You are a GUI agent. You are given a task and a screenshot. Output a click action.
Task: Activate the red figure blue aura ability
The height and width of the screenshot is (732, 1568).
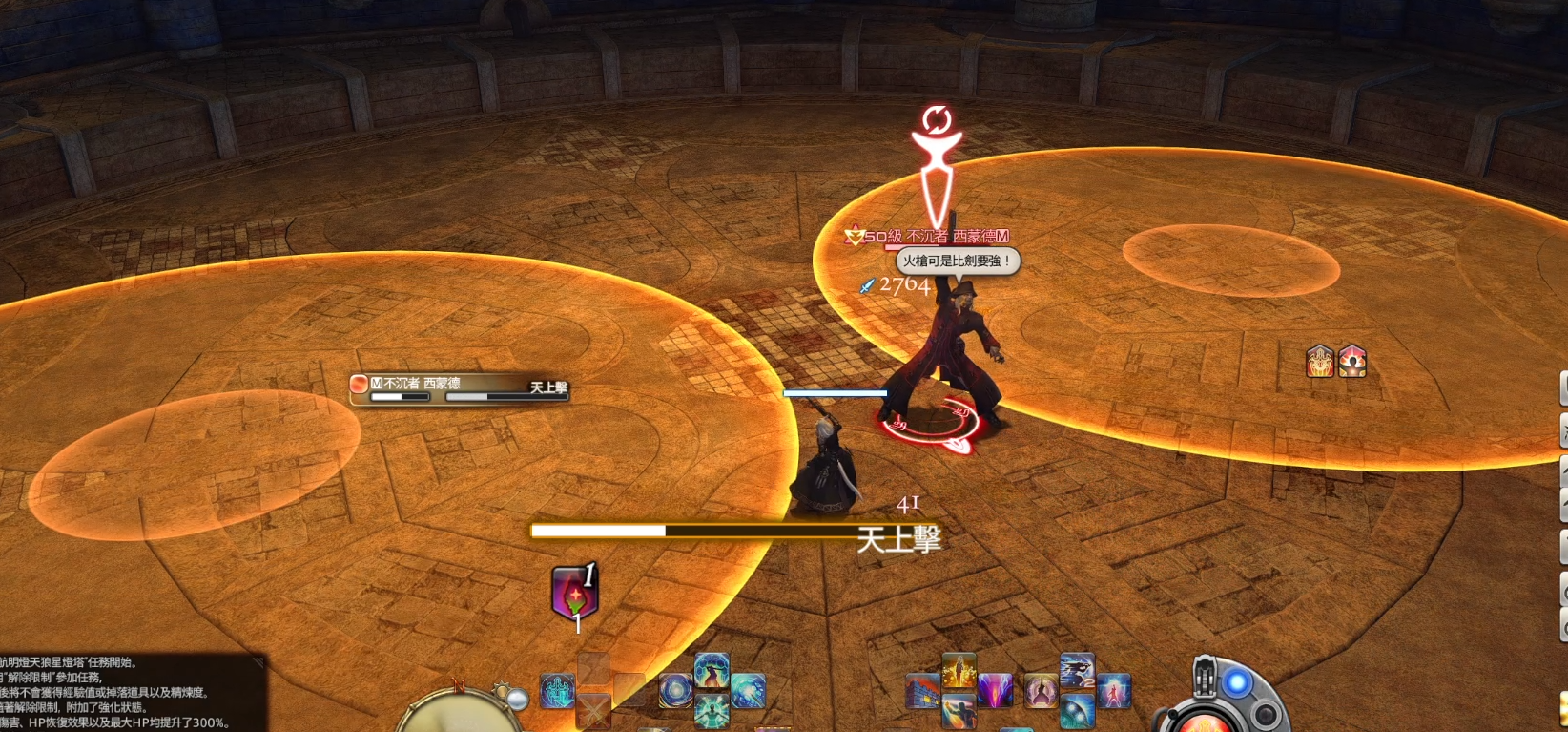pos(1113,691)
